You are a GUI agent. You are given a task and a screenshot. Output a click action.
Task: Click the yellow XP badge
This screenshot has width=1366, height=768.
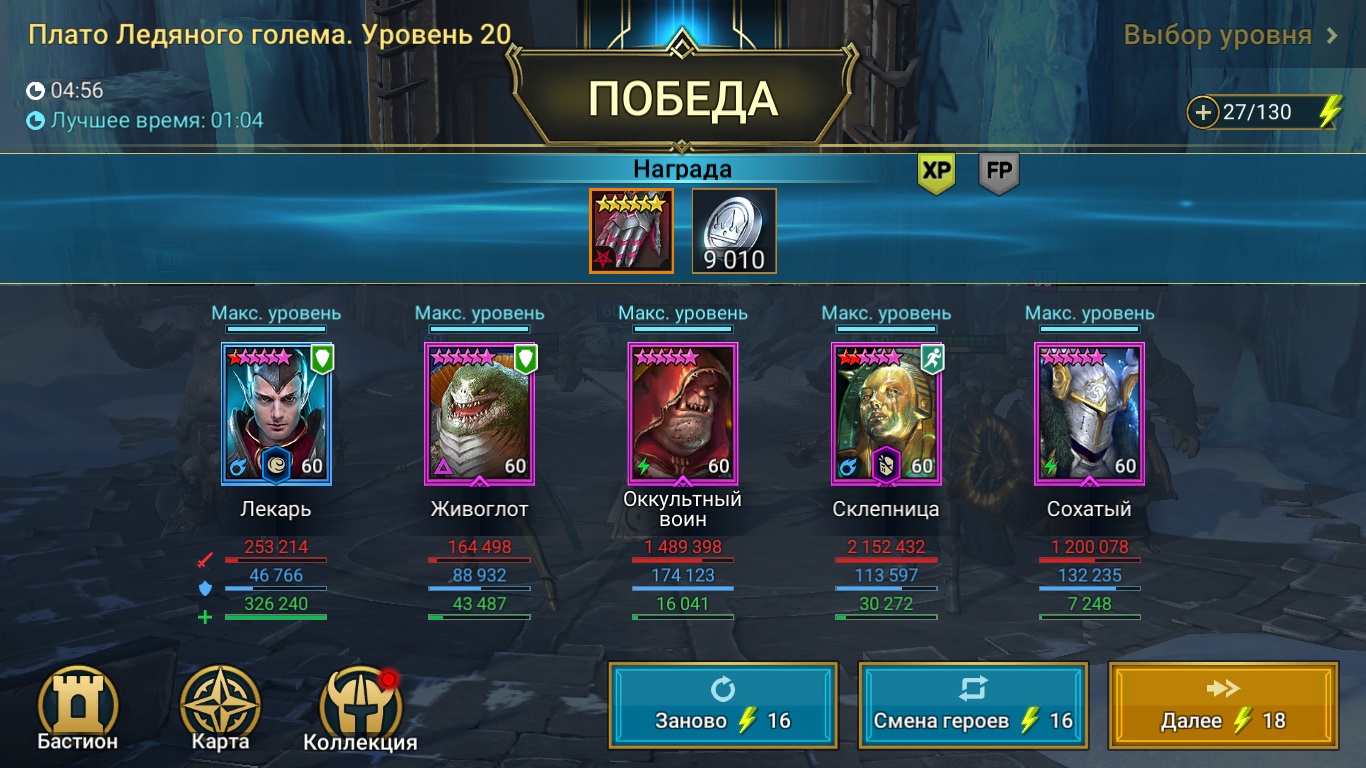click(x=935, y=171)
